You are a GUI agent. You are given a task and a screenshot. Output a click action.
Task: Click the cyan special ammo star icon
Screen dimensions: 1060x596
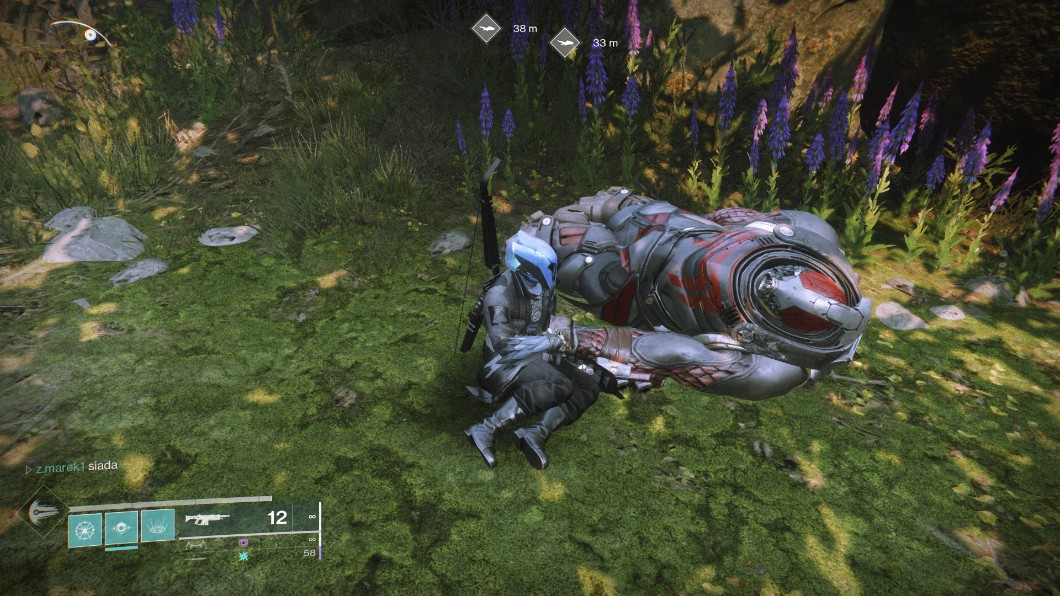click(243, 554)
